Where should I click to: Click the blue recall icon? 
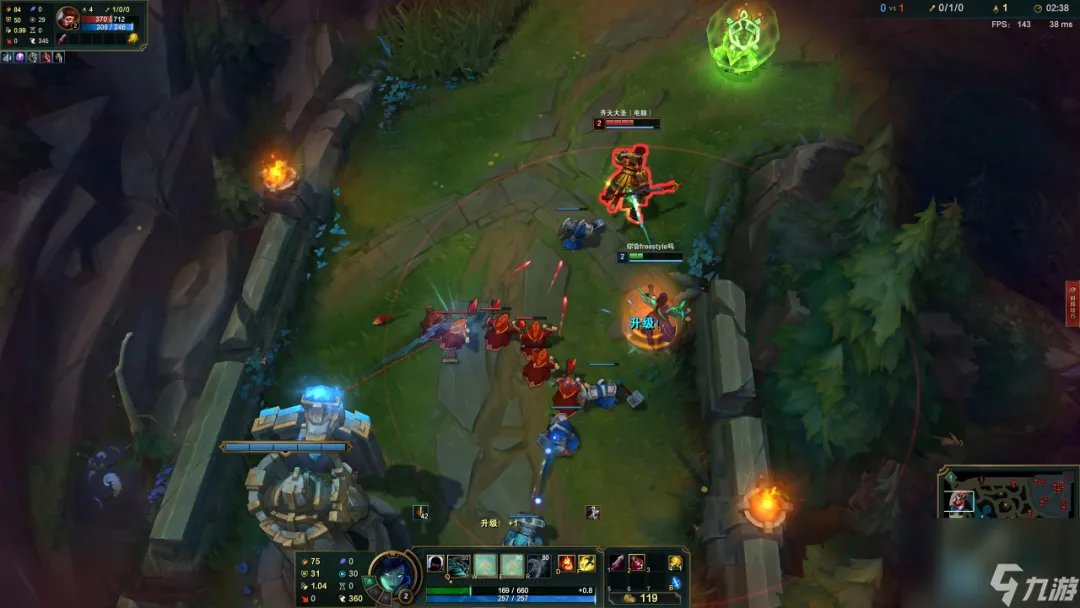click(675, 583)
